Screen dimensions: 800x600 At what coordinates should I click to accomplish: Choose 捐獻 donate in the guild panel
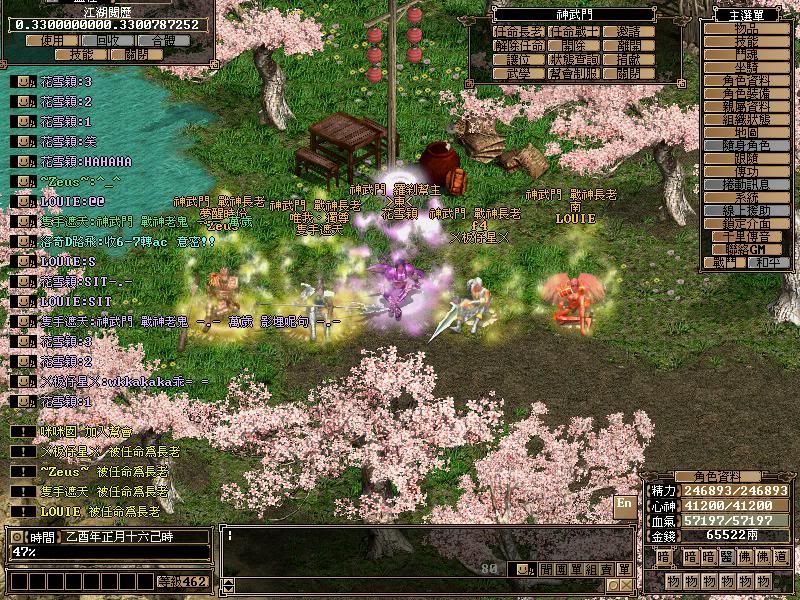629,59
